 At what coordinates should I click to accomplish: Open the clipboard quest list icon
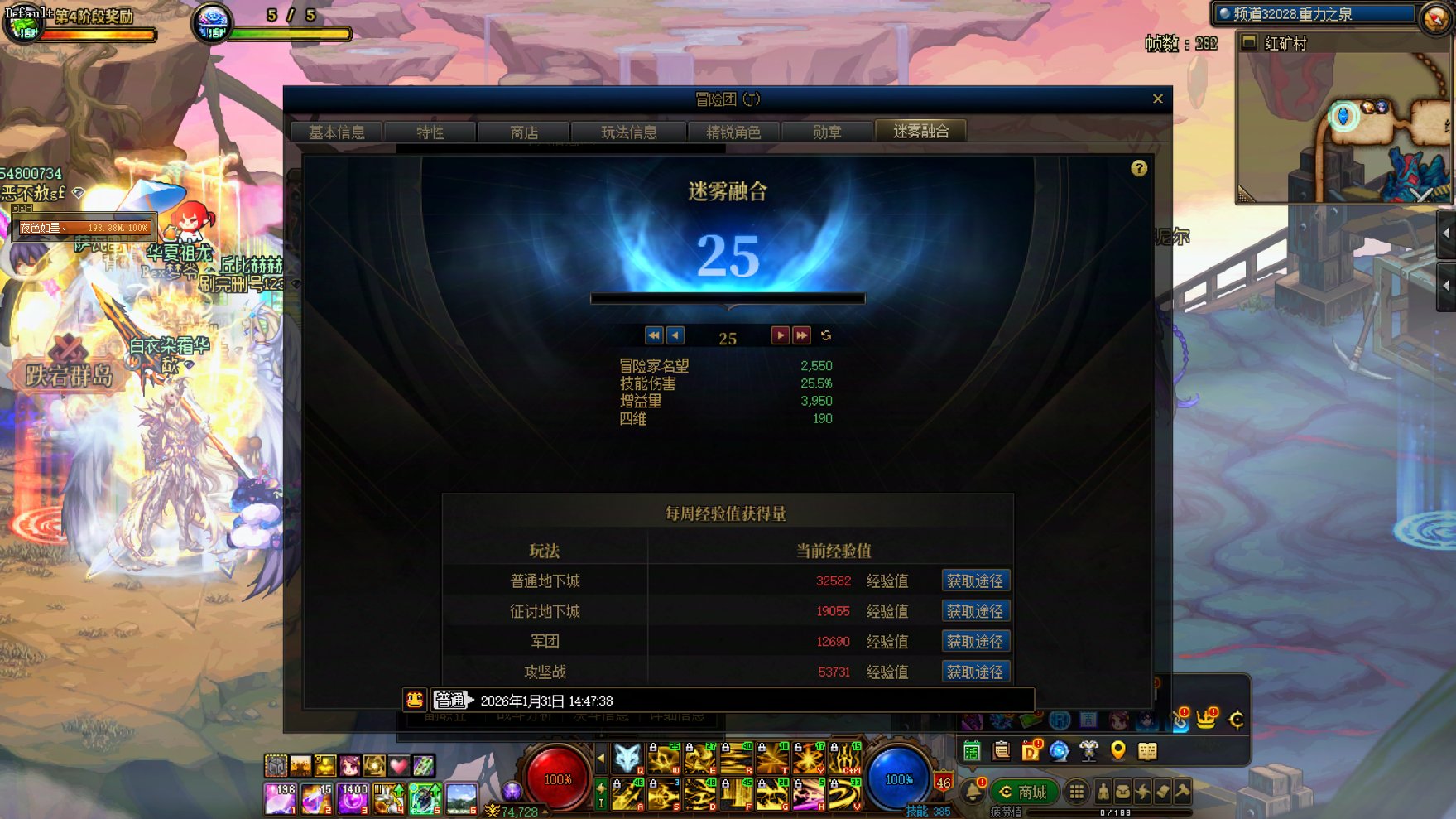point(1000,752)
